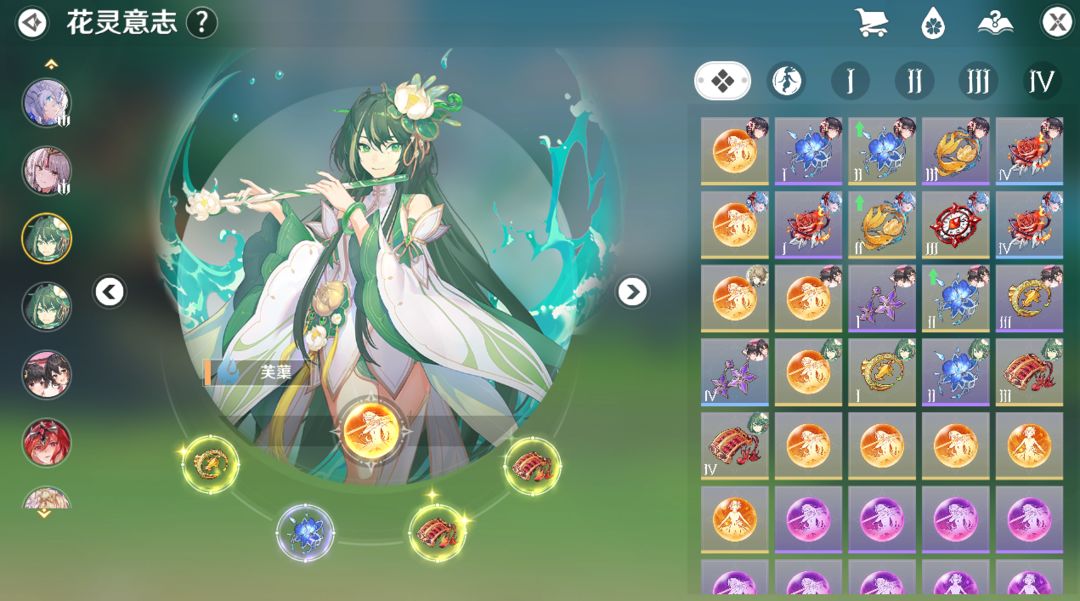The image size is (1080, 601).
Task: Open the shopping cart shop
Action: click(872, 22)
